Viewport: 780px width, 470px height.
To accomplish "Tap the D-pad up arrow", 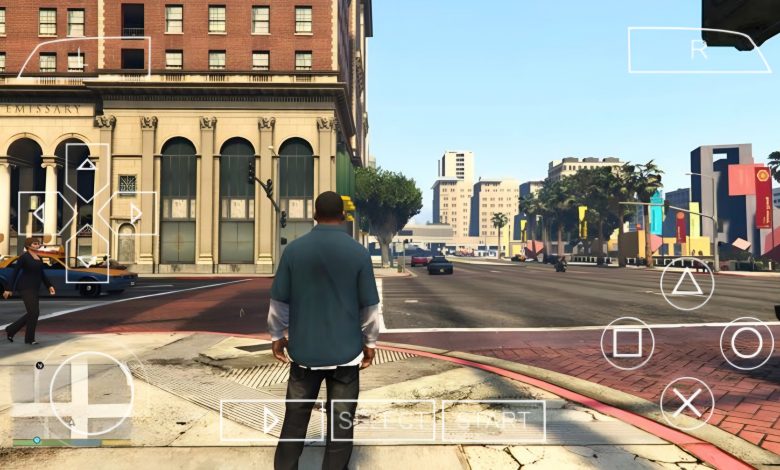I will tap(88, 167).
